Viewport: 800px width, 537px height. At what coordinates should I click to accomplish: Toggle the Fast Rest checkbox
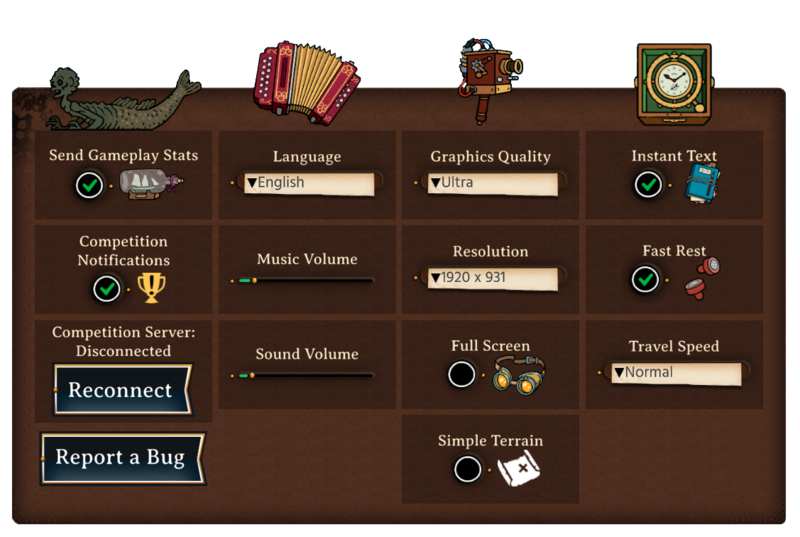click(646, 279)
